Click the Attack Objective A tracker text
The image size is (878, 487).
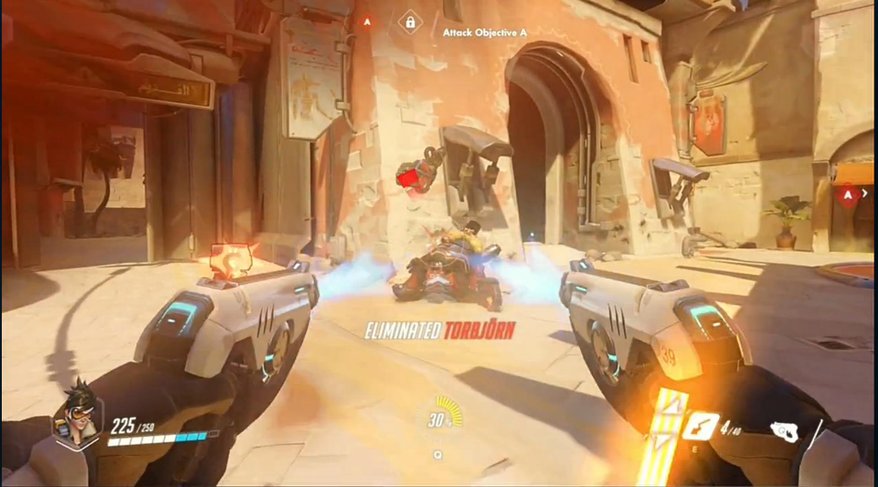[485, 32]
